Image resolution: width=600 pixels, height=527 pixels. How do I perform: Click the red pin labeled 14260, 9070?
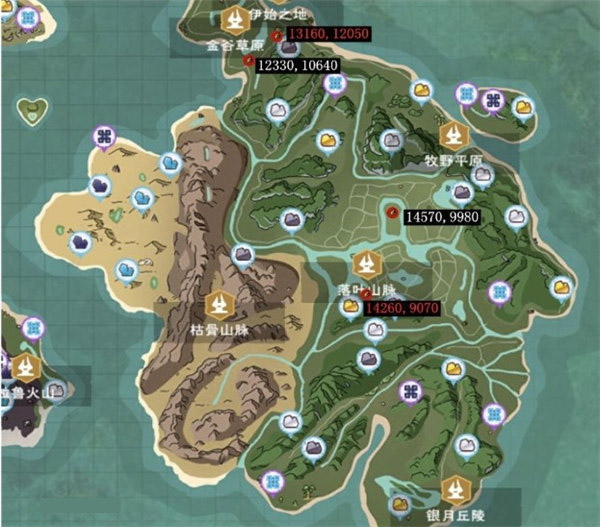coord(368,295)
